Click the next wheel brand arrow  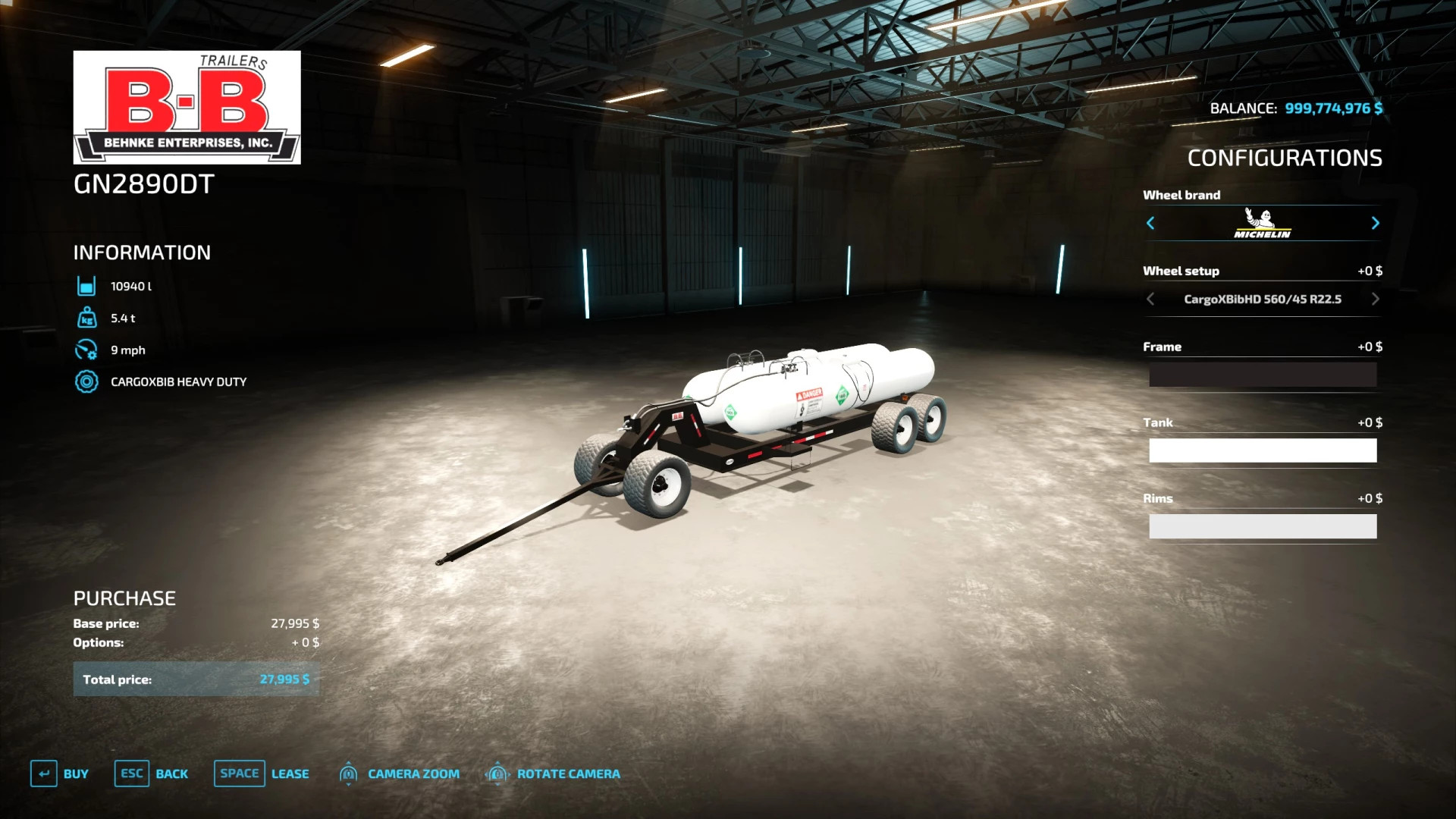(x=1376, y=224)
